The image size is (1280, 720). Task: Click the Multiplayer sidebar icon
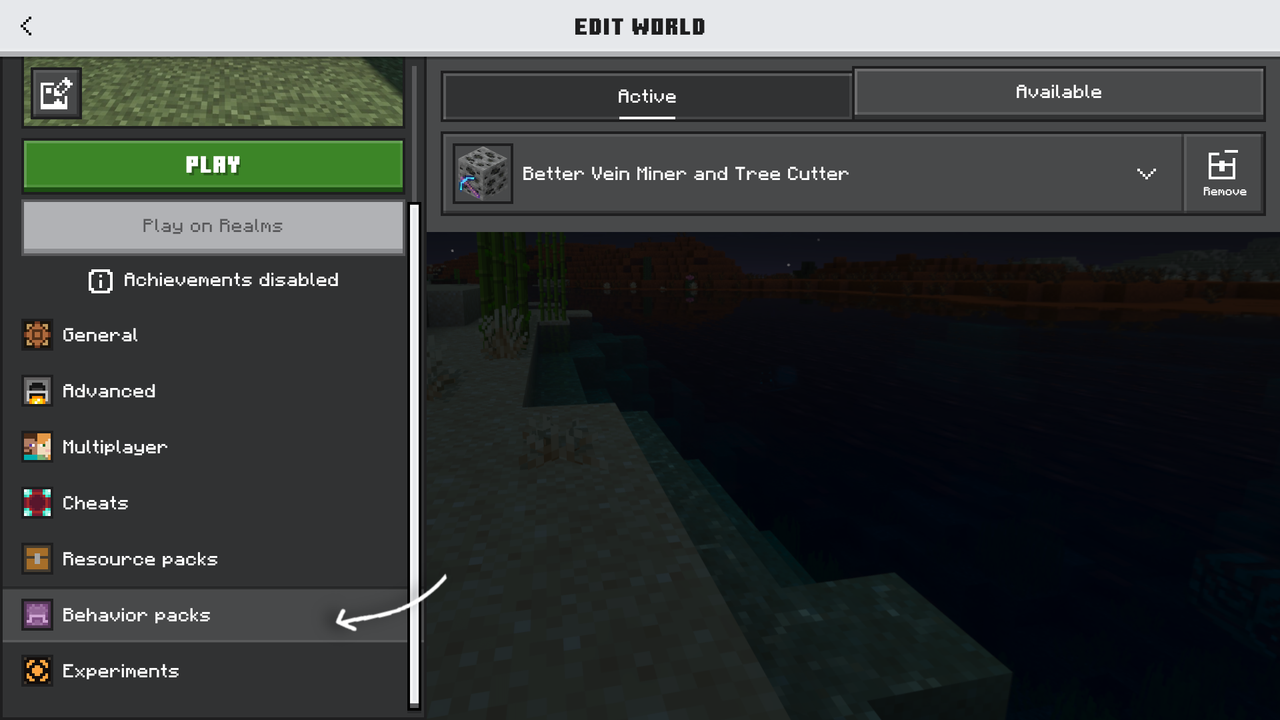pos(37,446)
